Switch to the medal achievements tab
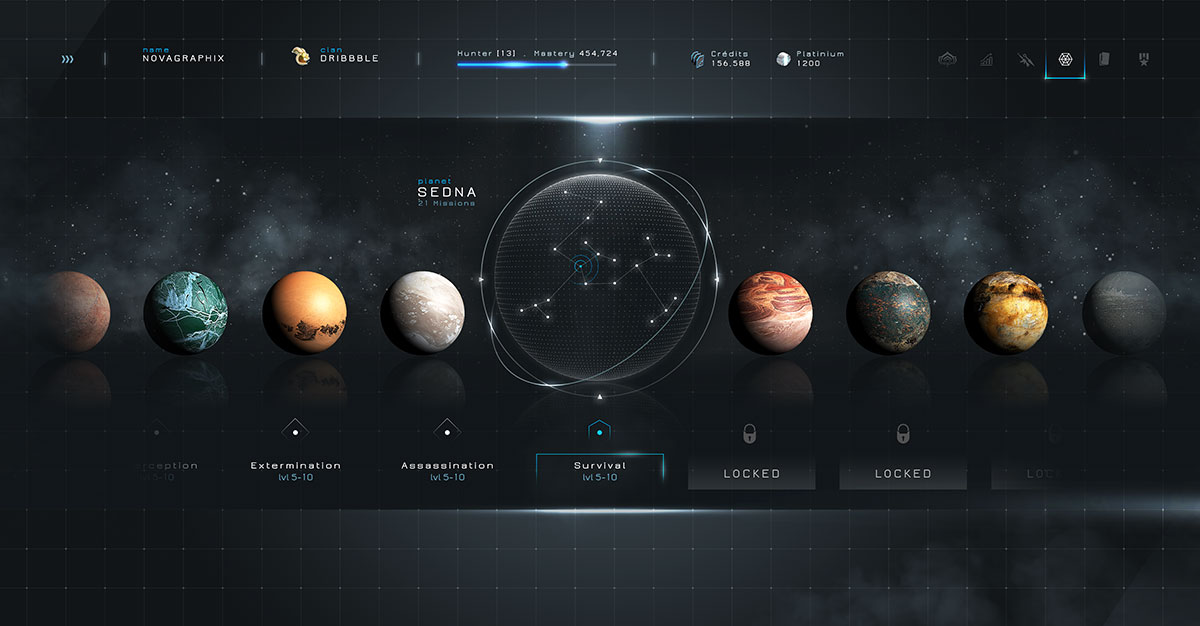This screenshot has height=626, width=1200. (x=1143, y=59)
